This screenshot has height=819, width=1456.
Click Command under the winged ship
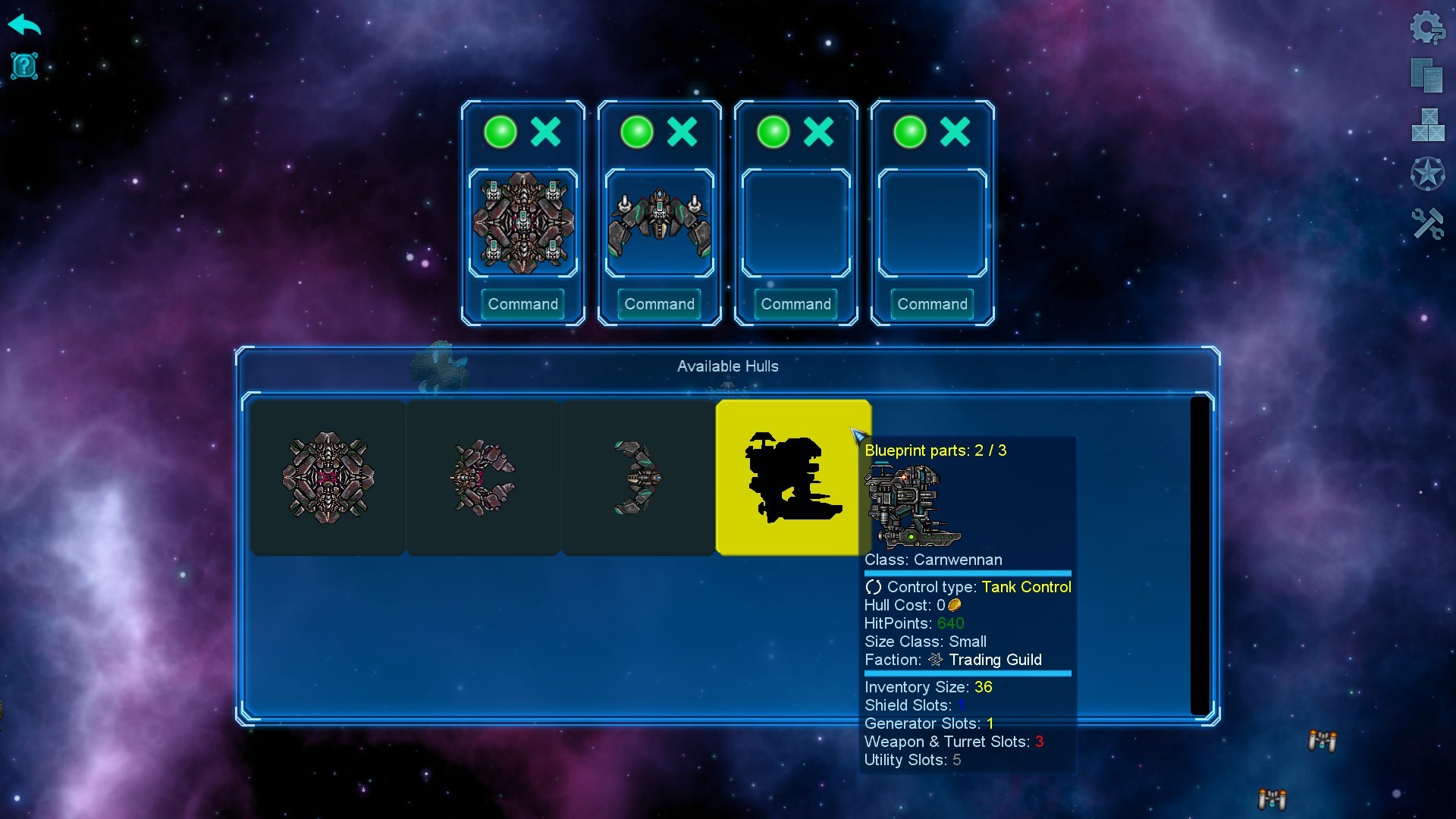tap(660, 304)
